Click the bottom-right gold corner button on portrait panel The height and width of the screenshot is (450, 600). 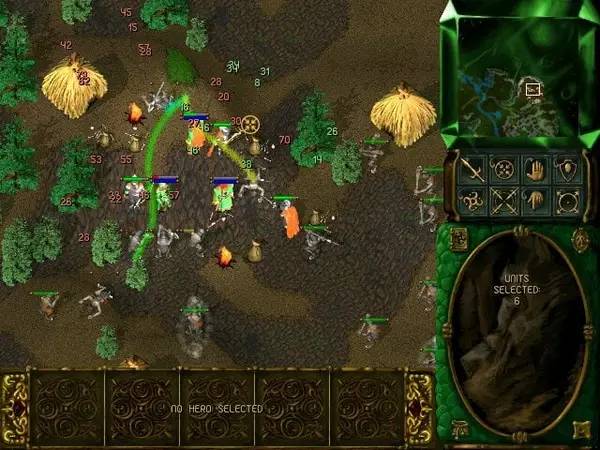[x=582, y=430]
